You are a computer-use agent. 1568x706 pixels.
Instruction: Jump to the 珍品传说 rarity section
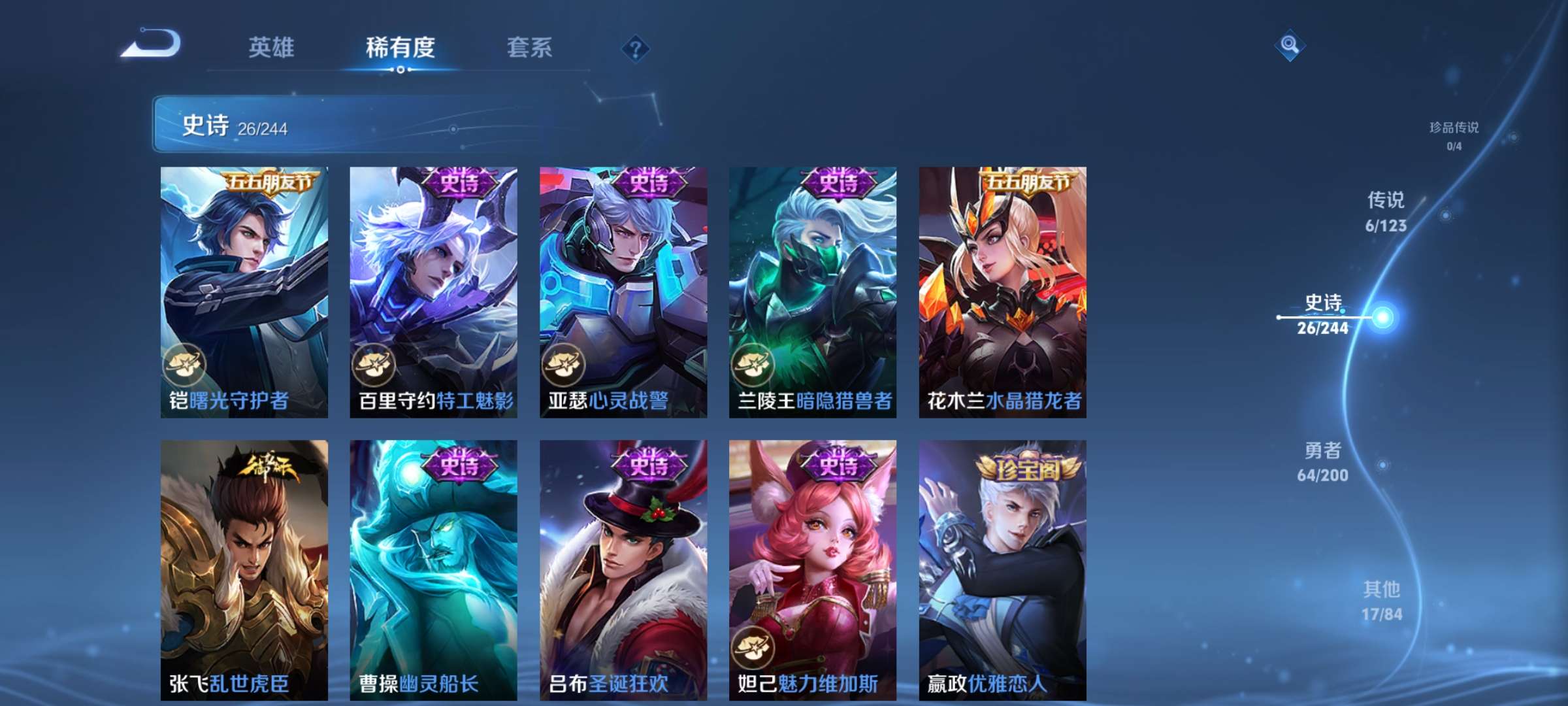pos(1454,135)
